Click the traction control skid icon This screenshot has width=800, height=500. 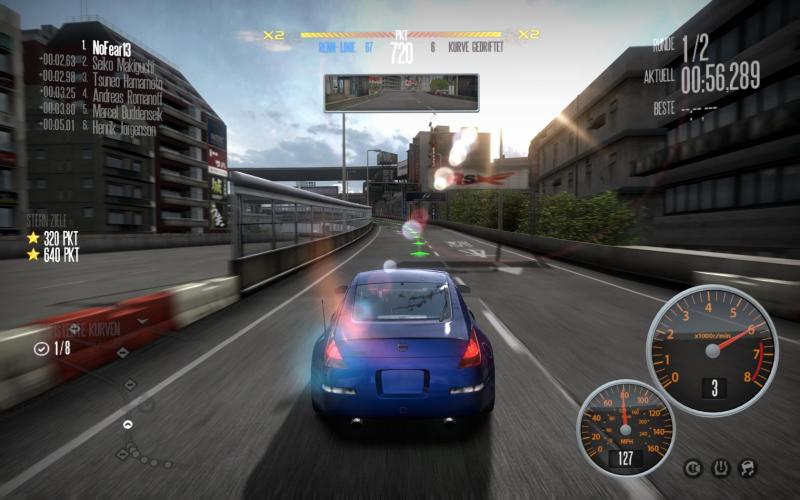tap(746, 467)
